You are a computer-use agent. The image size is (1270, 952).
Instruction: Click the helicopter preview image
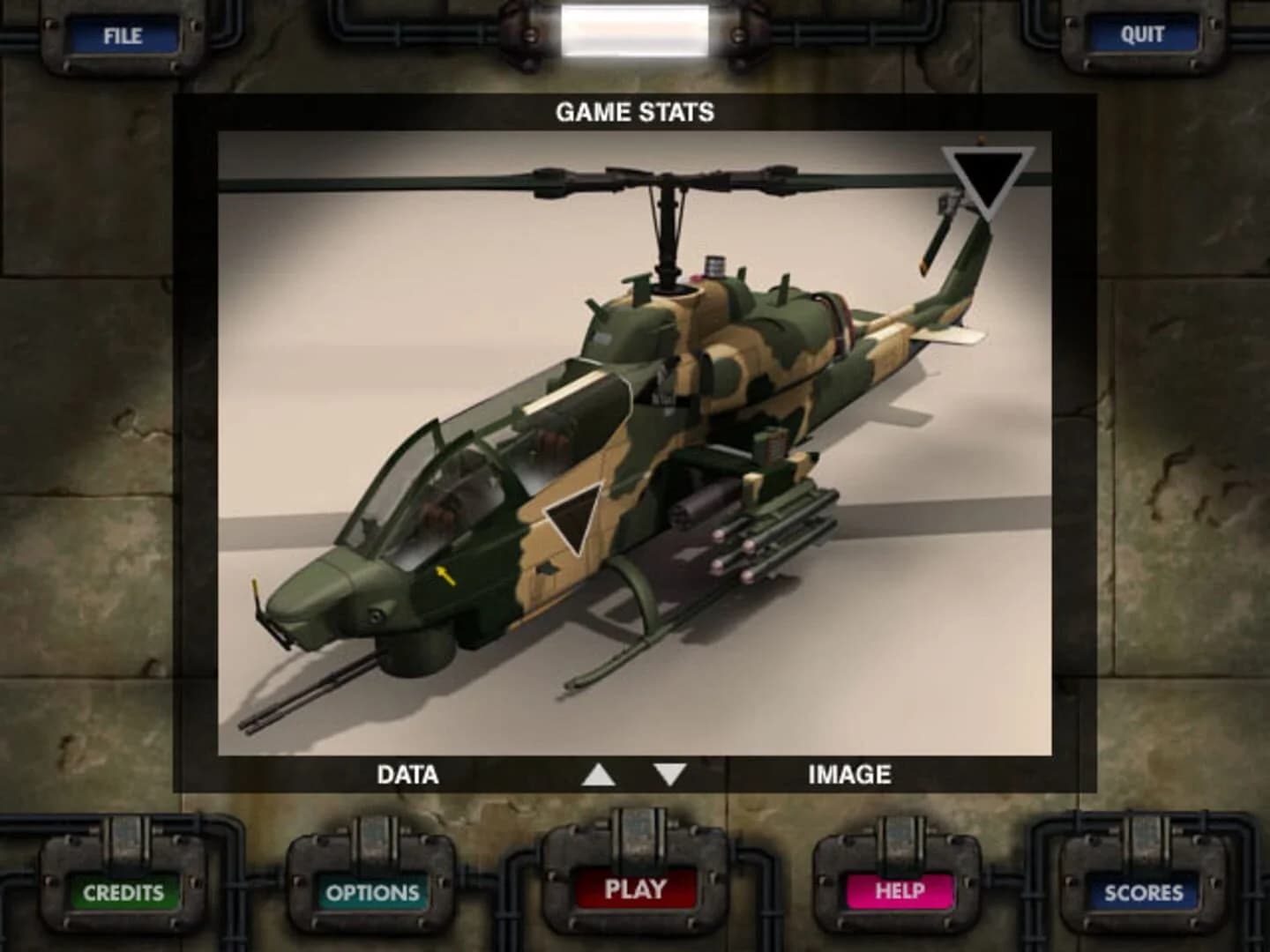633,441
